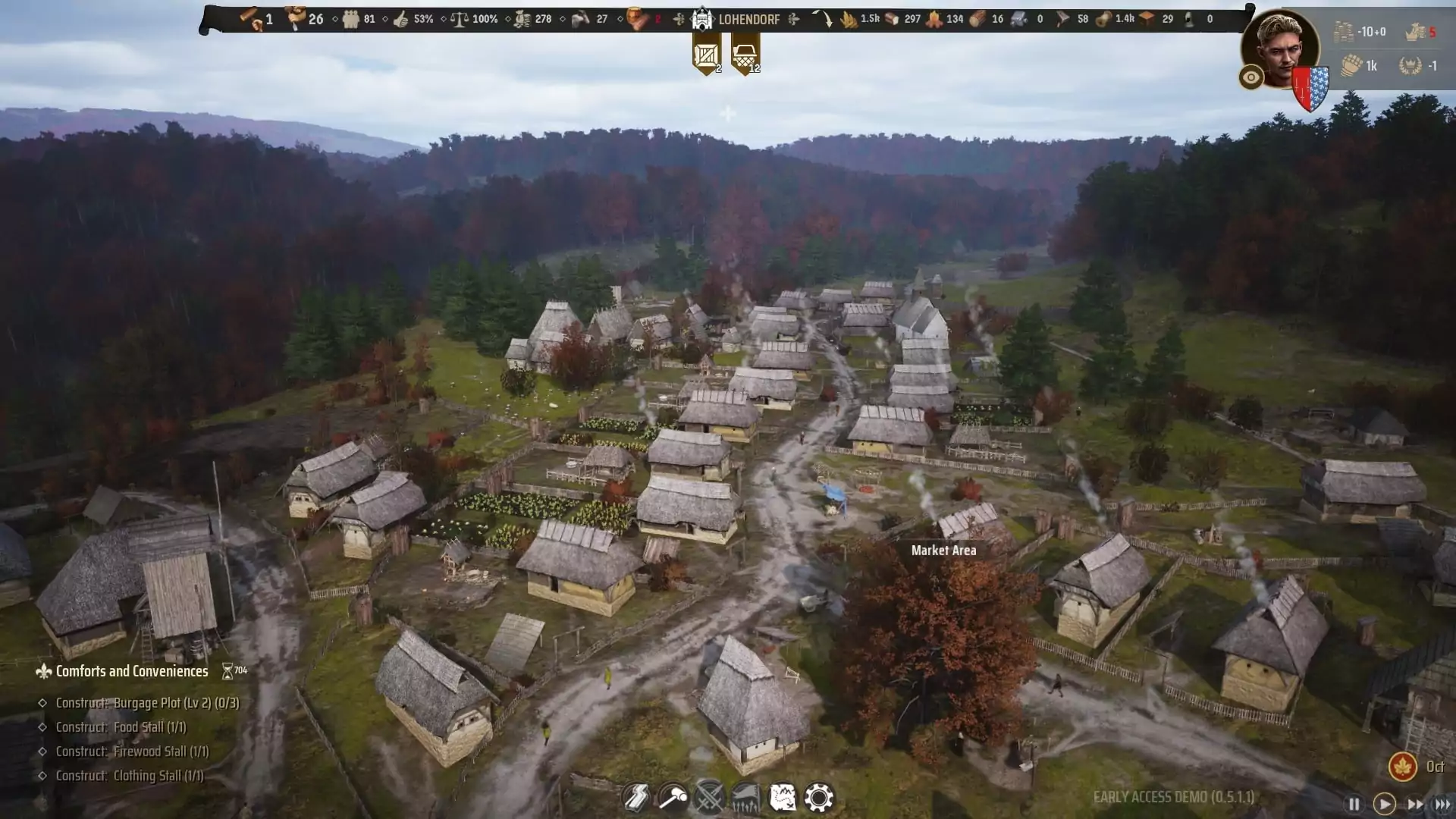This screenshot has height=819, width=1456.
Task: Set double fast-forward speed
Action: [1415, 804]
